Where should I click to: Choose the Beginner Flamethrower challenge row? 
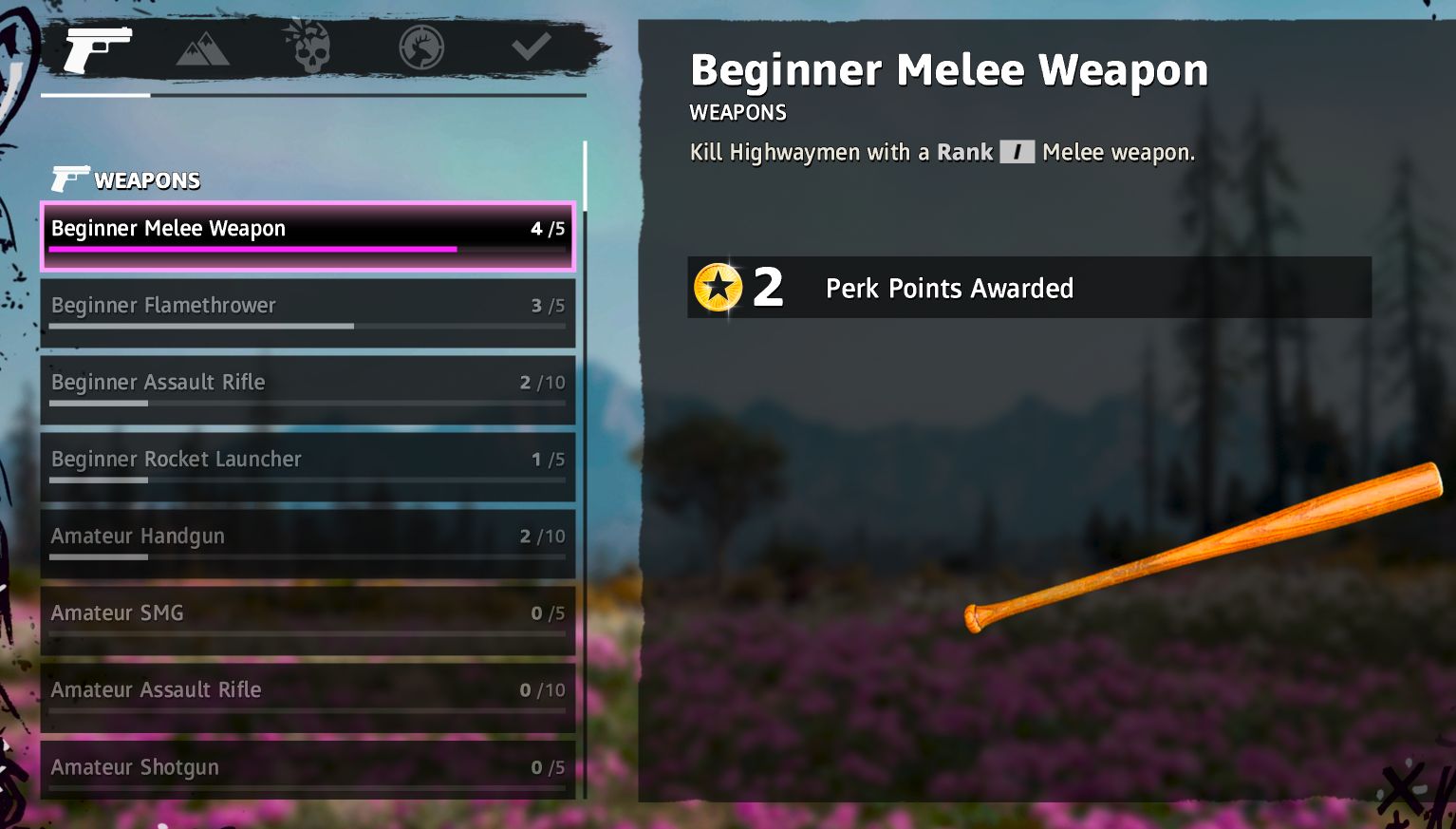(308, 312)
